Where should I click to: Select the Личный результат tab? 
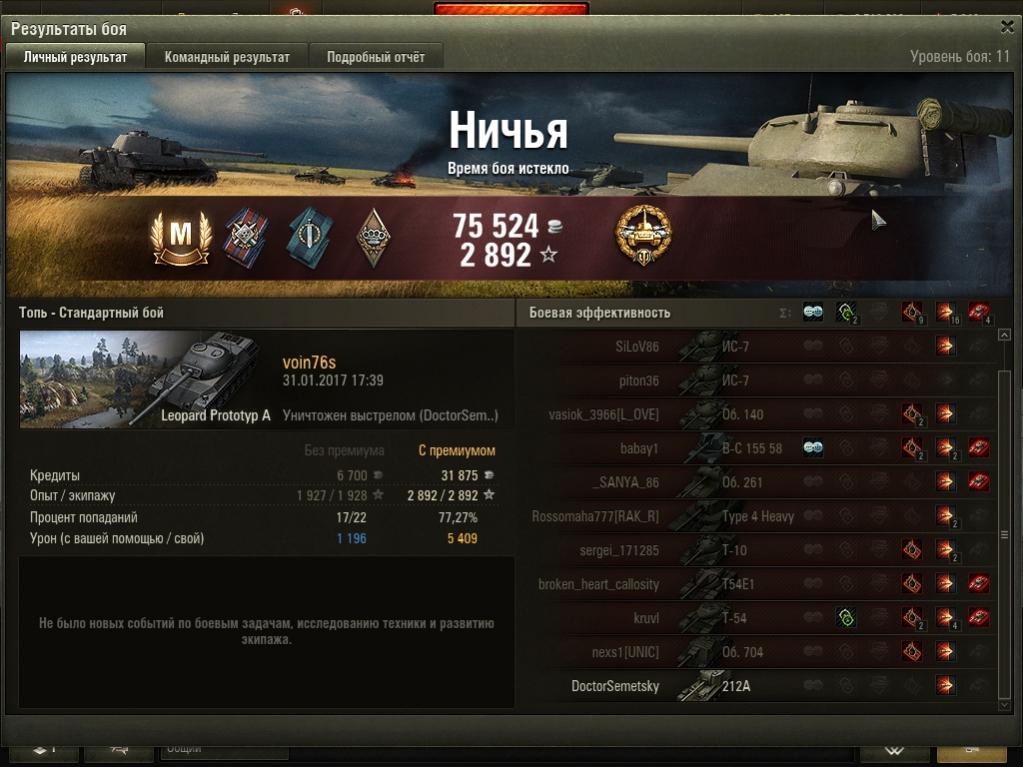tap(76, 57)
